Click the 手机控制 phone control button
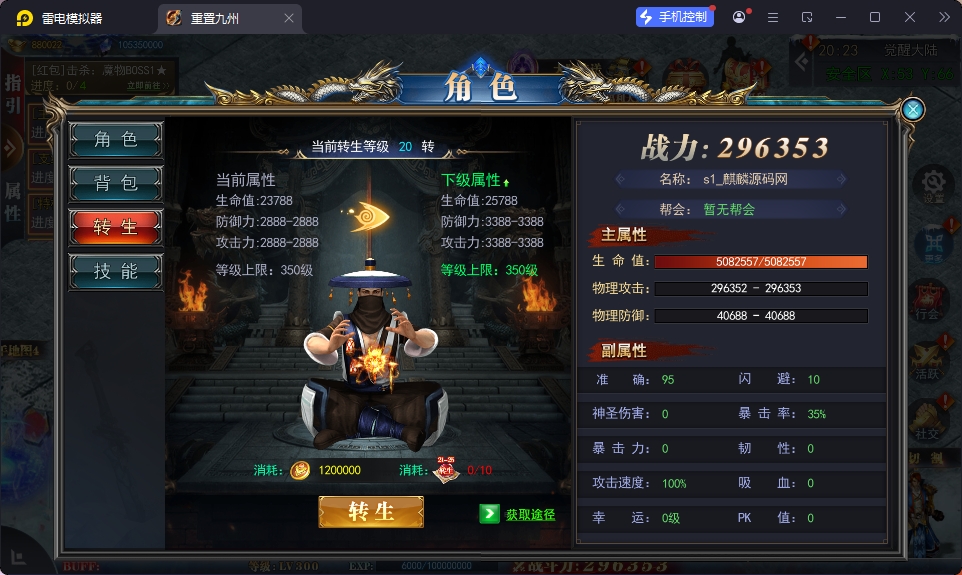Viewport: 962px width, 575px height. coord(674,17)
